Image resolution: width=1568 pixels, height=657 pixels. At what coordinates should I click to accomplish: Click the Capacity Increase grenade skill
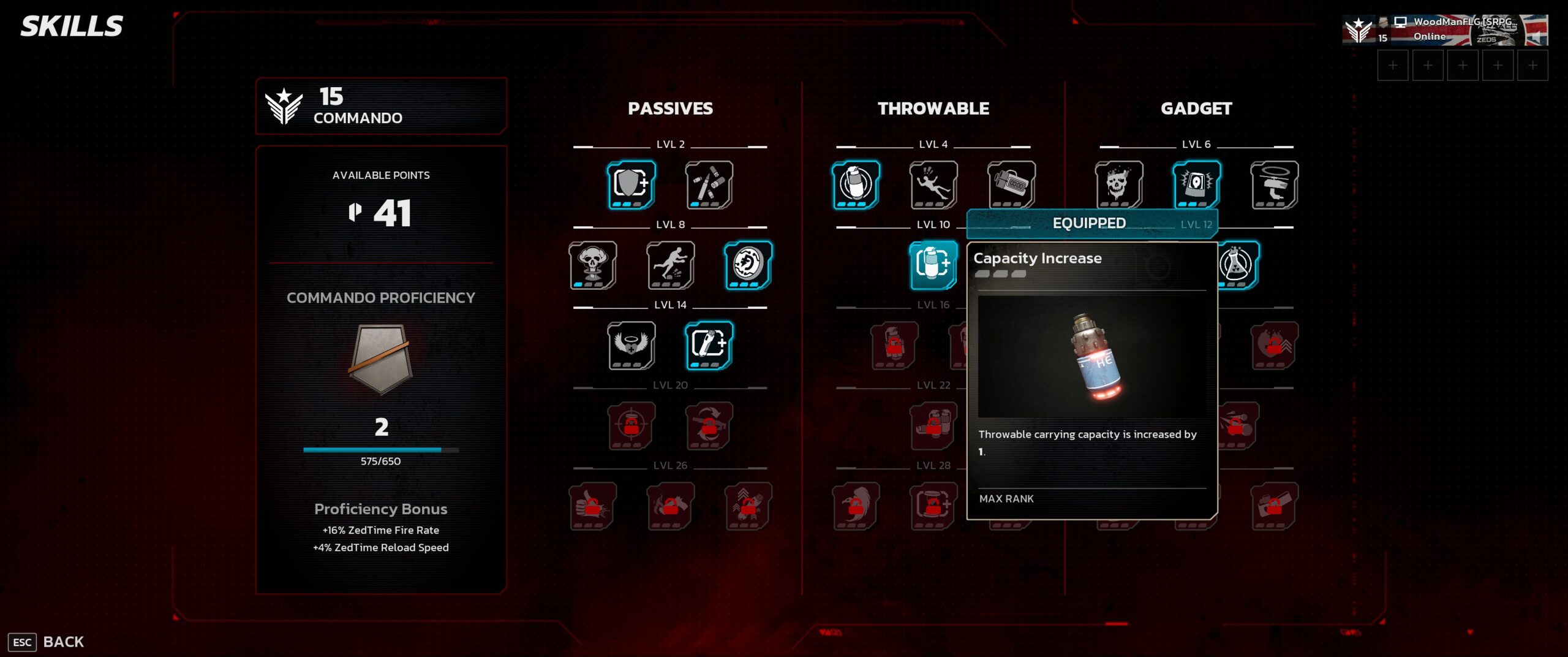933,265
